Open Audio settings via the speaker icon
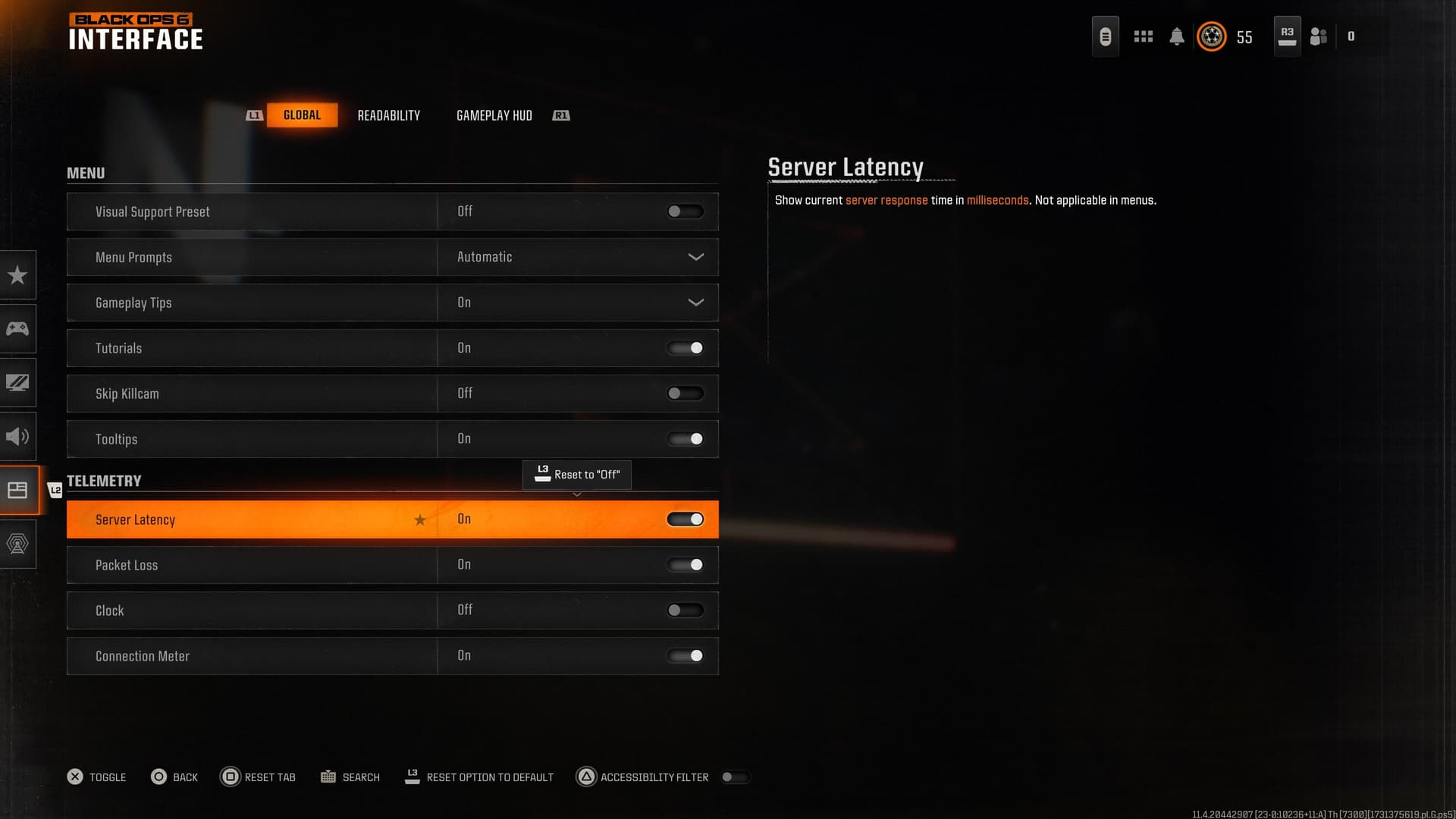 [x=18, y=436]
